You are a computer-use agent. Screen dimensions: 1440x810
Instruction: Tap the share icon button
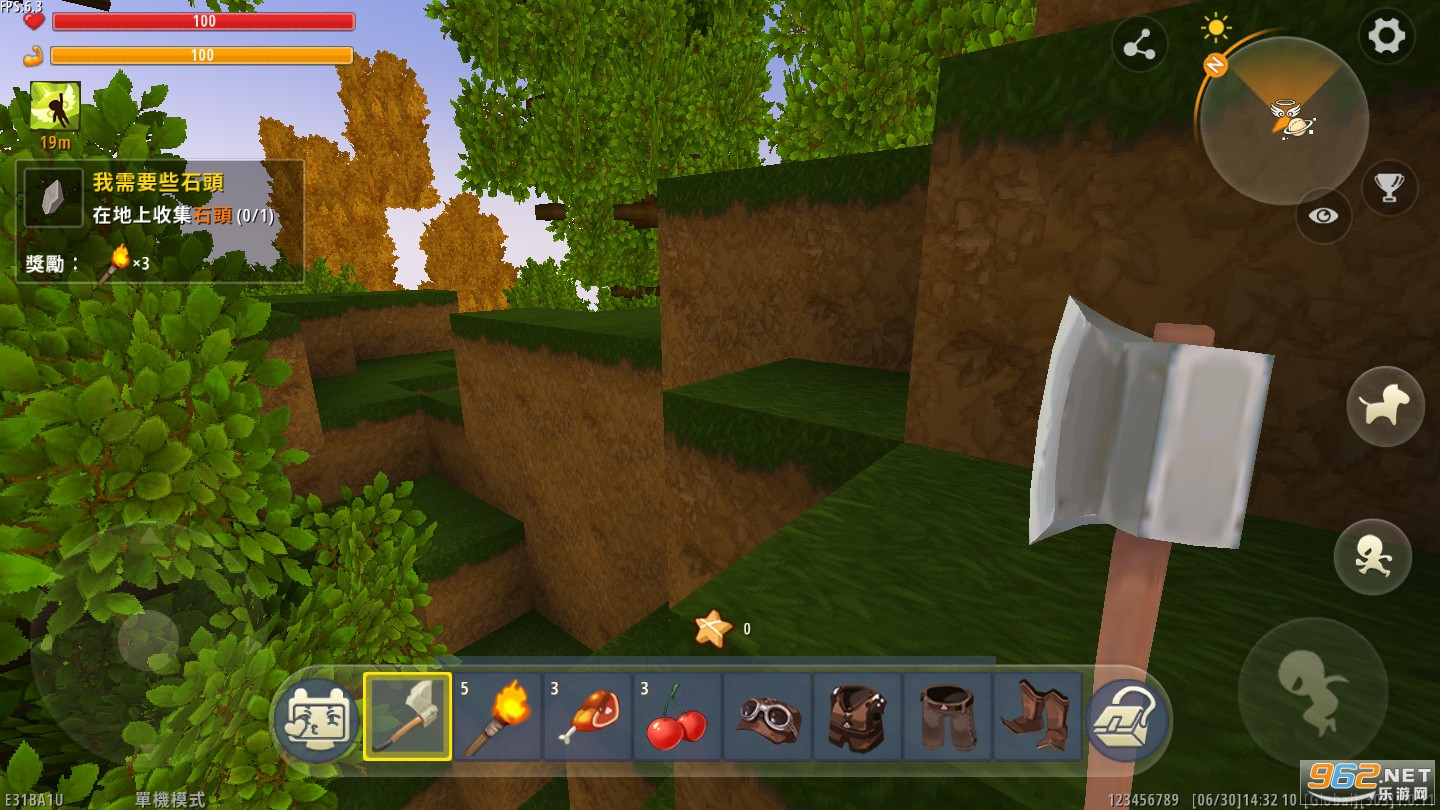1140,47
